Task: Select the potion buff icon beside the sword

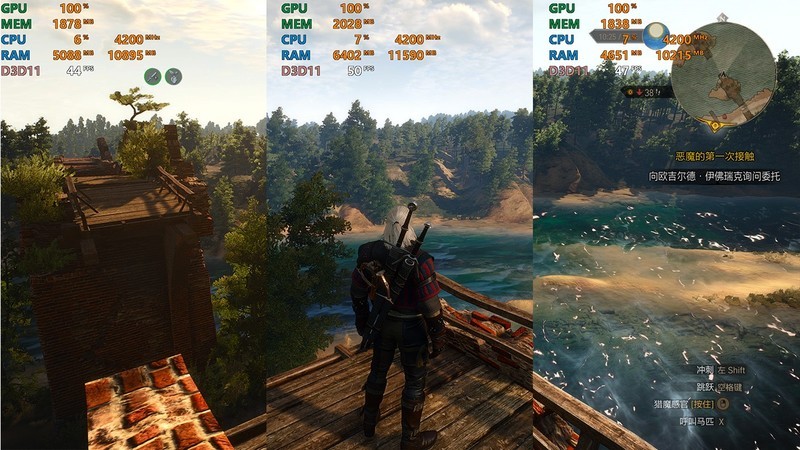Action: (173, 75)
